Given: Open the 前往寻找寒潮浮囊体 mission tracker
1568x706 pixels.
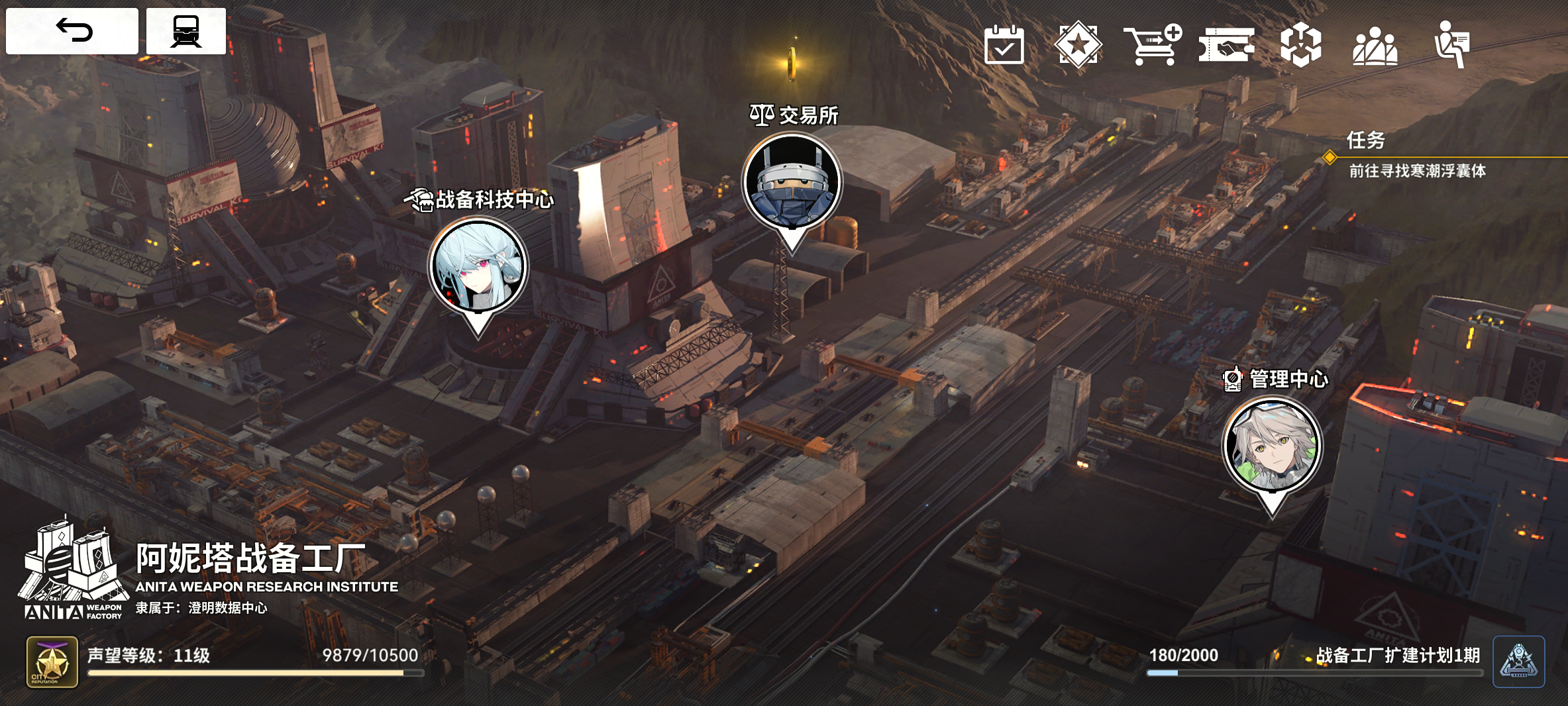Looking at the screenshot, I should click(x=1417, y=171).
